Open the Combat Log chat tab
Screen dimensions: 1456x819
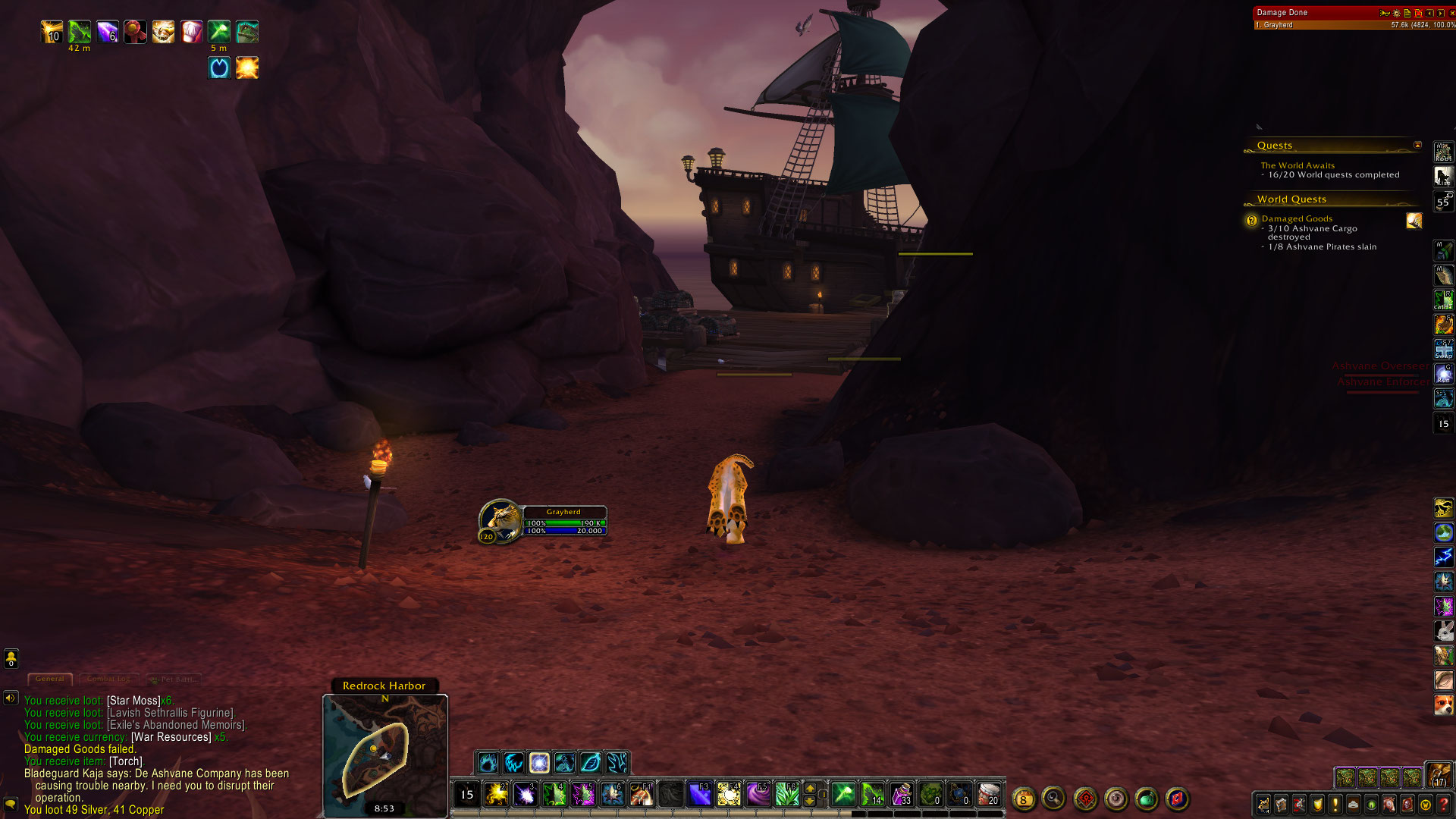pyautogui.click(x=108, y=679)
